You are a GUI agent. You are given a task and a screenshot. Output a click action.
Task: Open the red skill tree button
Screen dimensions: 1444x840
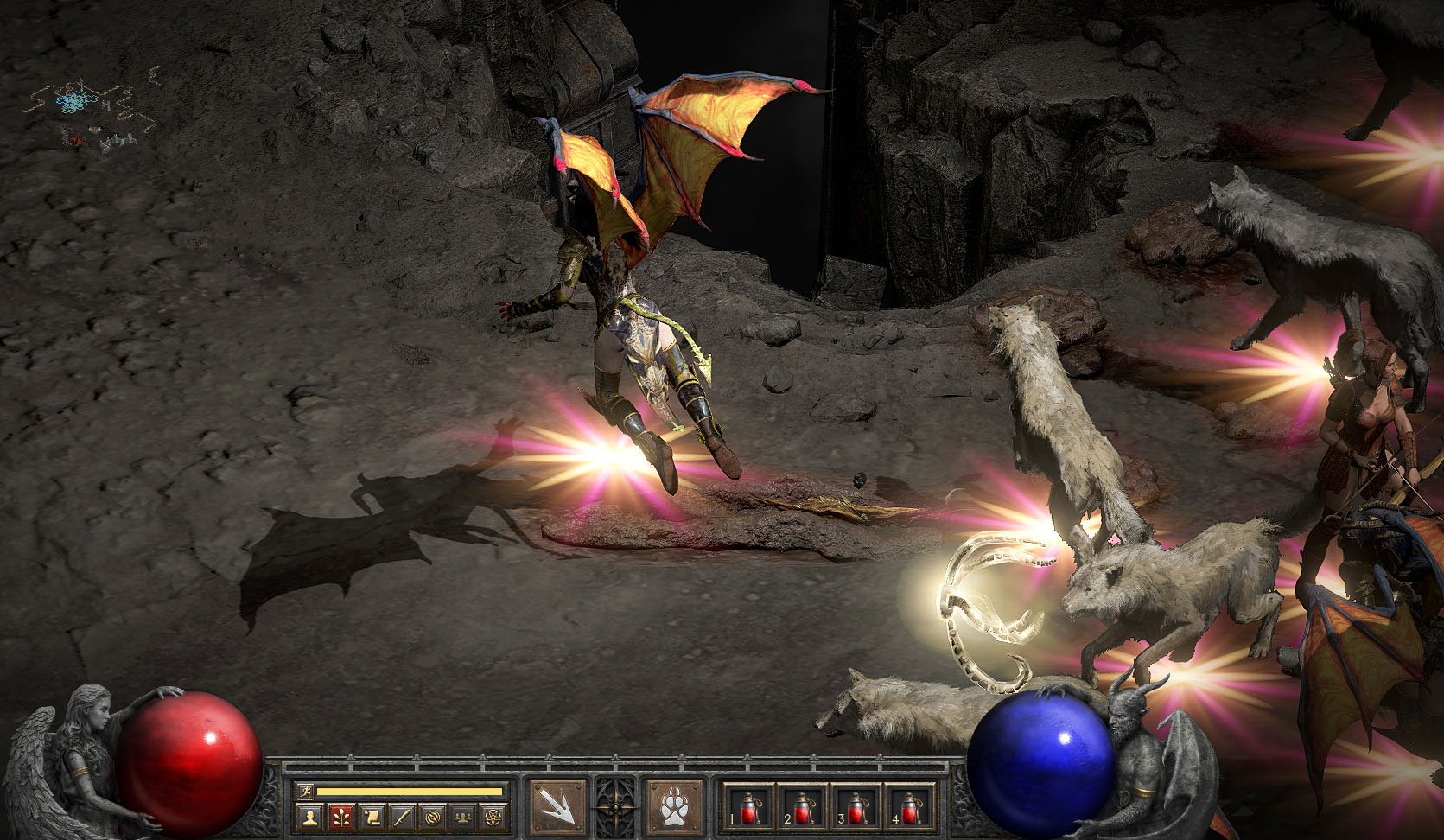point(340,816)
